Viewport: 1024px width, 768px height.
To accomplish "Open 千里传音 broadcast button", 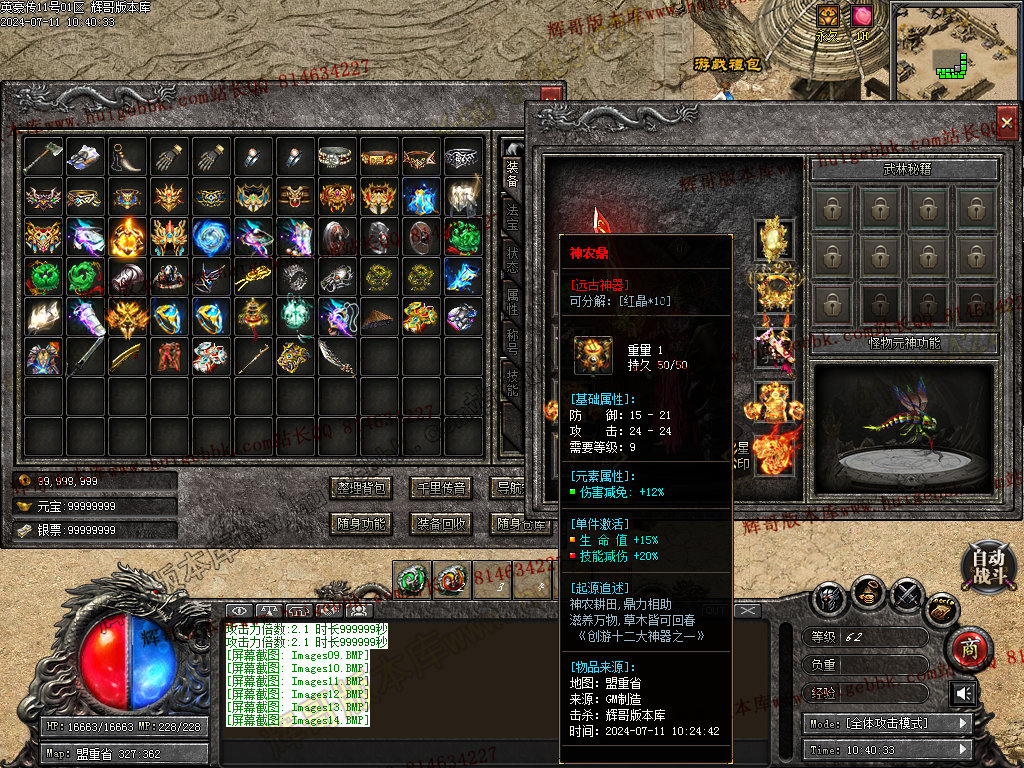I will pyautogui.click(x=441, y=488).
